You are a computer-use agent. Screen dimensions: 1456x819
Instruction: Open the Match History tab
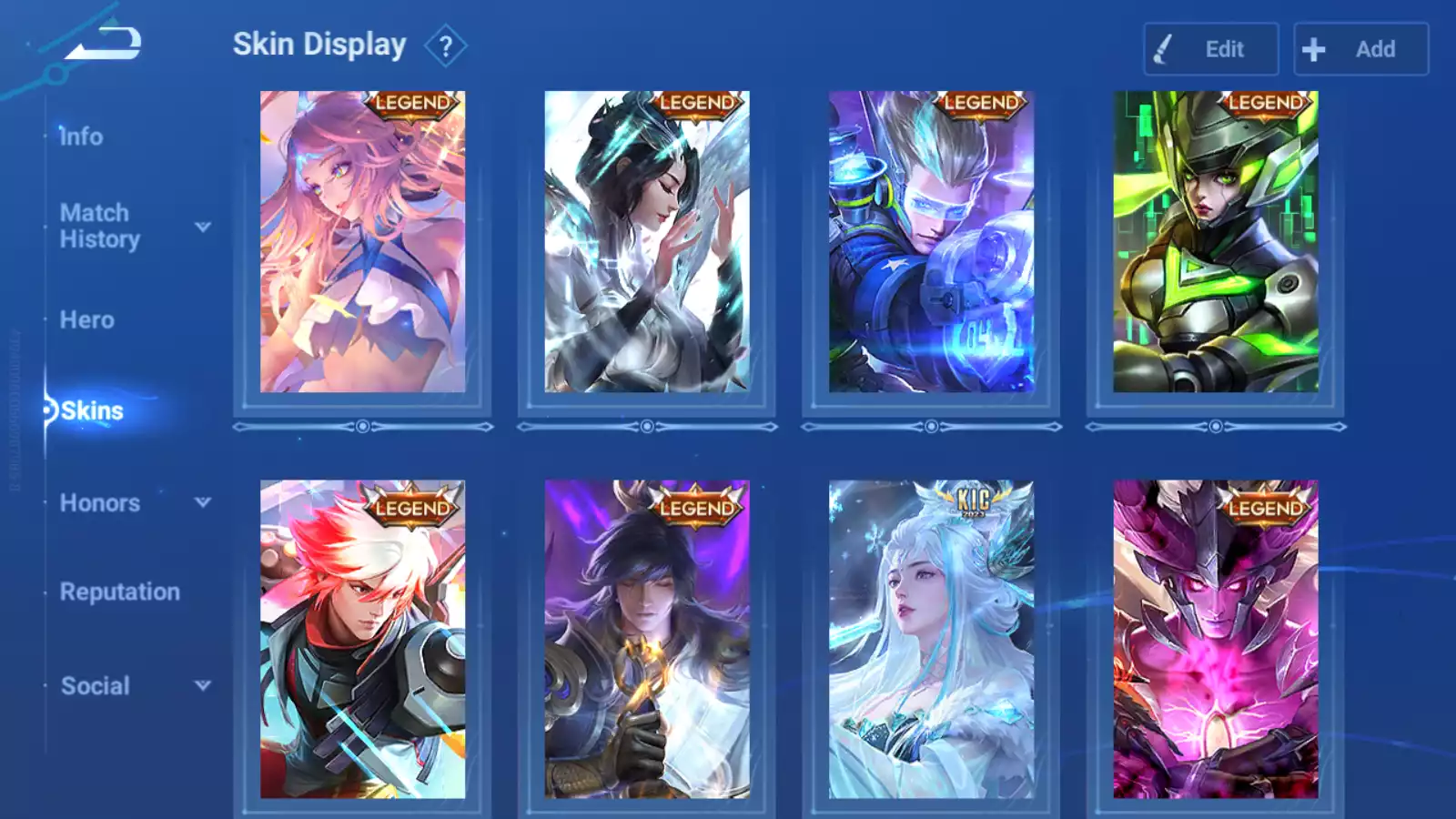99,226
